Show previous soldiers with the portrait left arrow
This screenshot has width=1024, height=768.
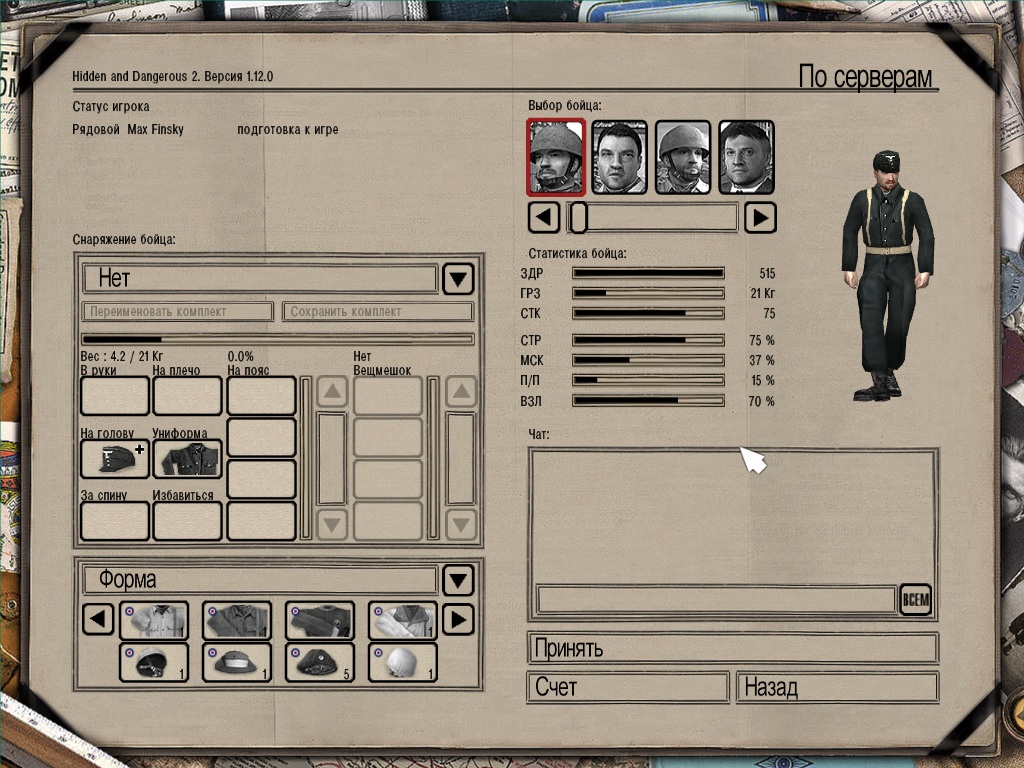coord(543,217)
